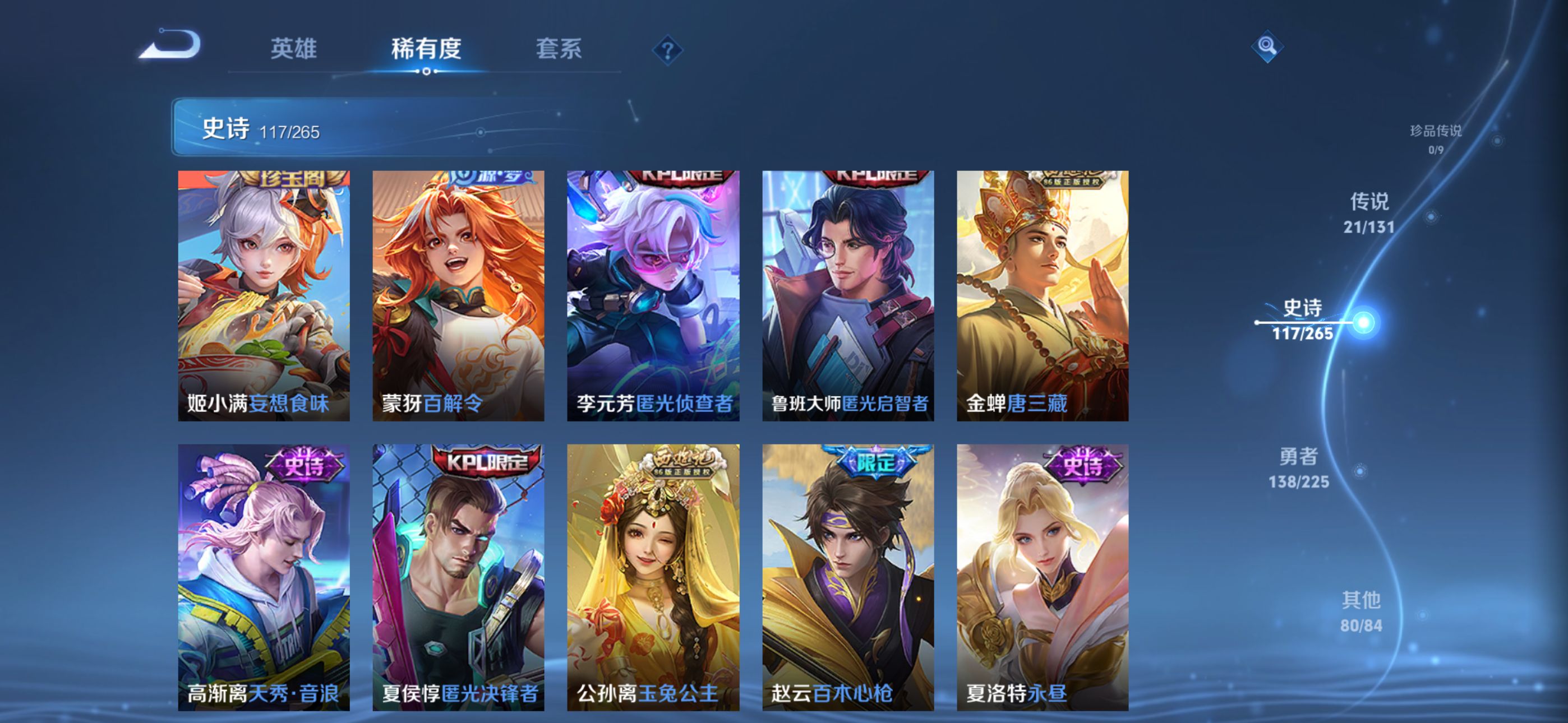Select the 公孙离 玉兔公主 skin card

pos(653,577)
